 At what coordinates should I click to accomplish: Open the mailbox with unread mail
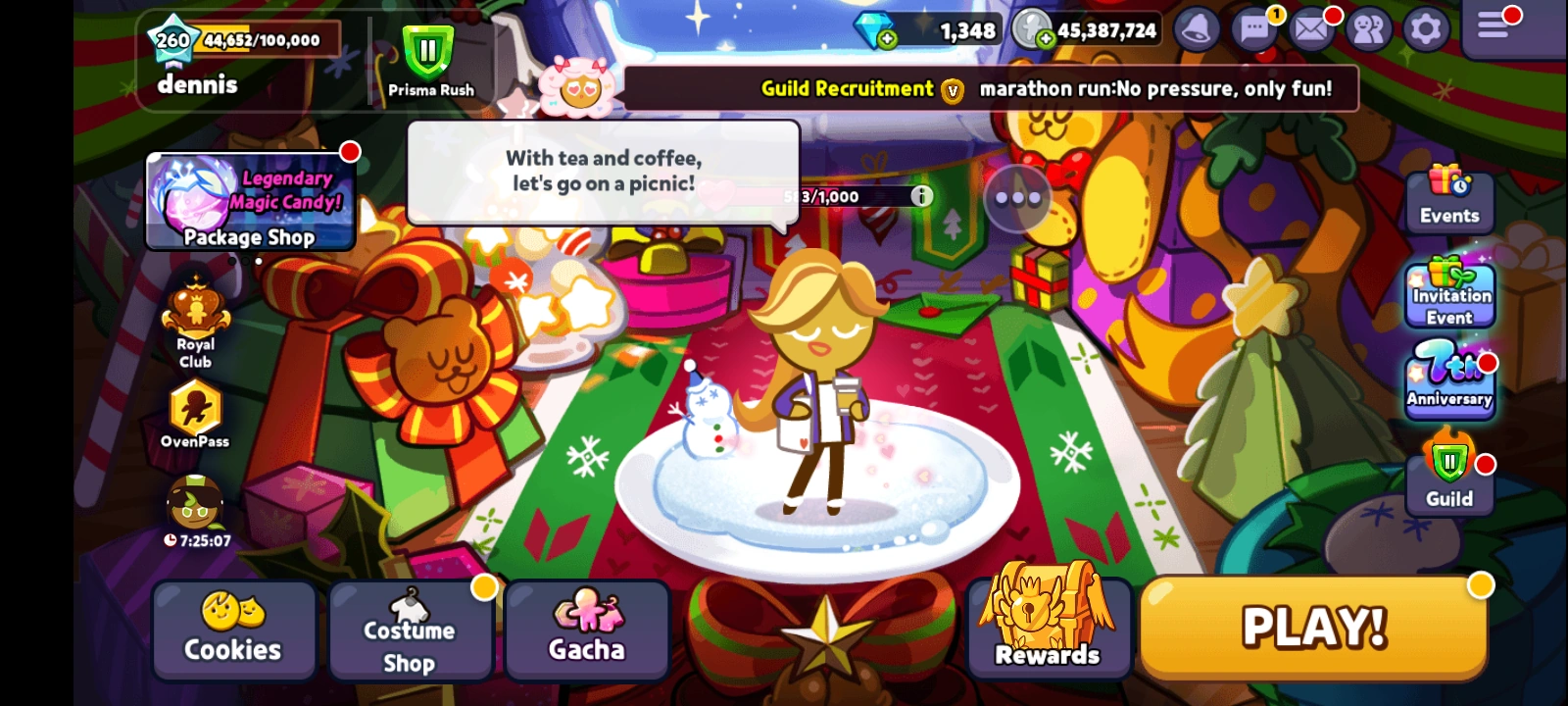(x=1310, y=29)
